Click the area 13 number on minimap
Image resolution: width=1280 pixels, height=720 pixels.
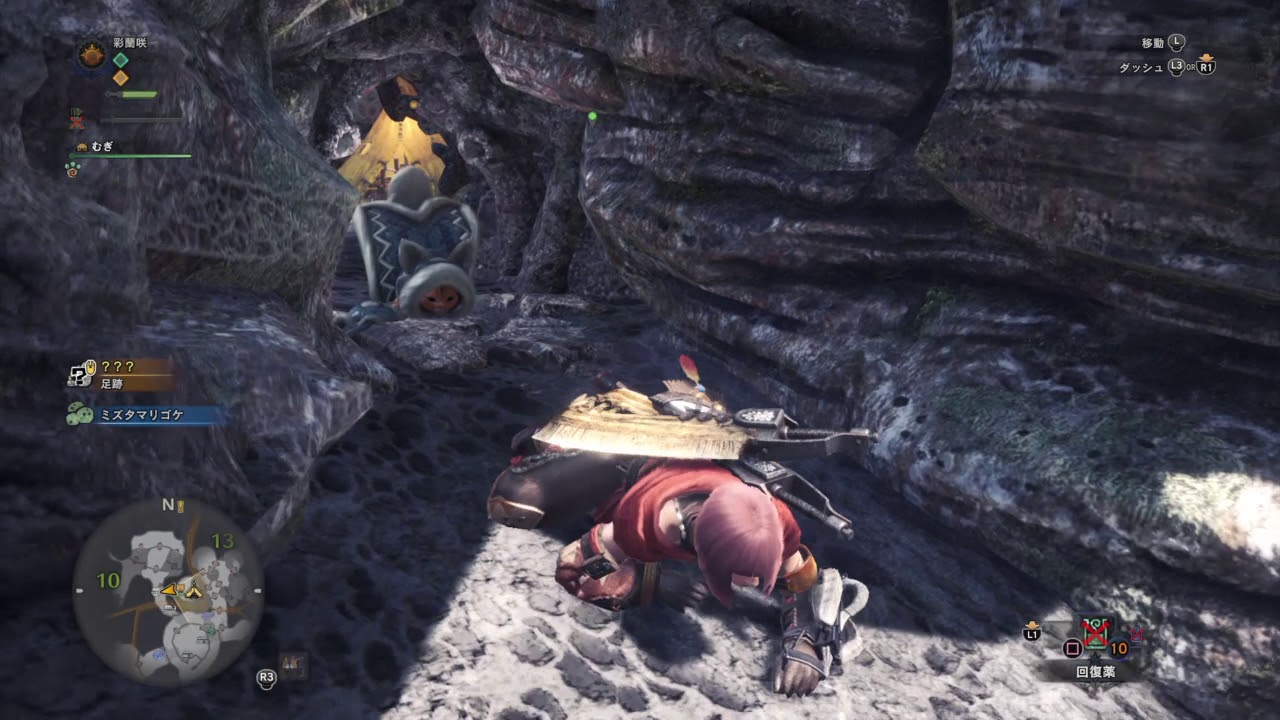click(x=222, y=542)
